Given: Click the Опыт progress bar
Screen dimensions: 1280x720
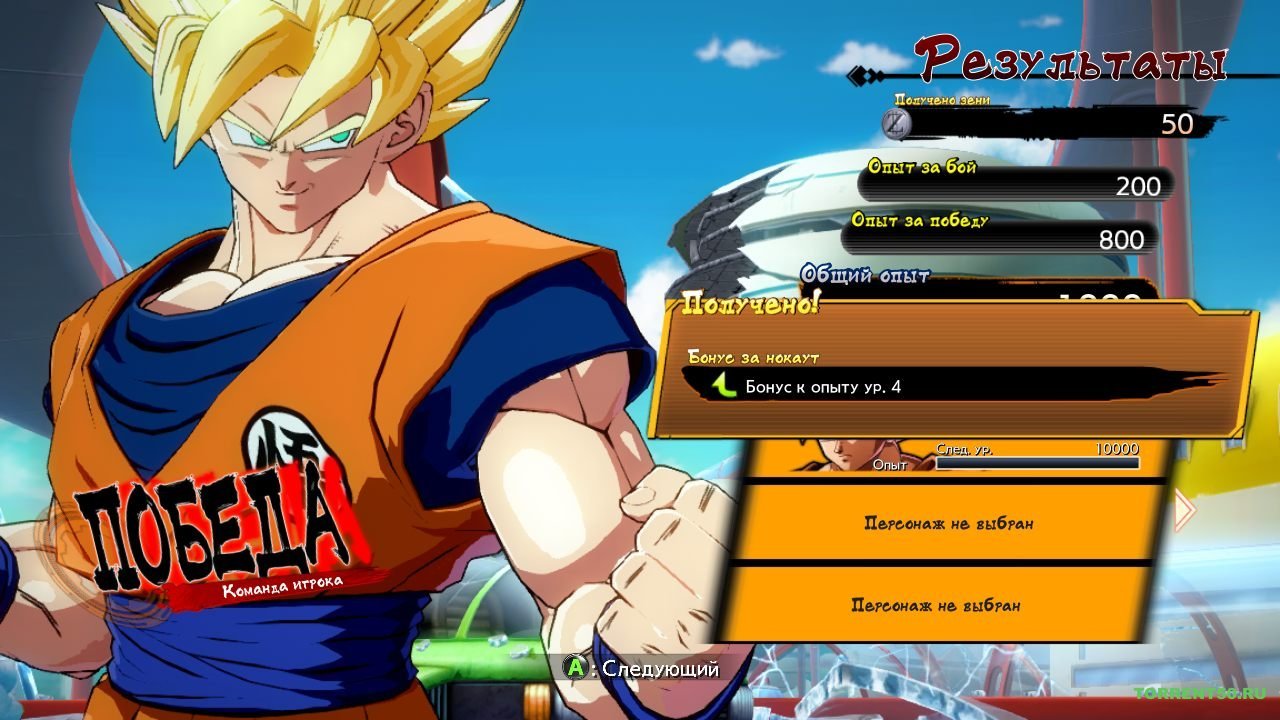Looking at the screenshot, I should click(x=1040, y=463).
